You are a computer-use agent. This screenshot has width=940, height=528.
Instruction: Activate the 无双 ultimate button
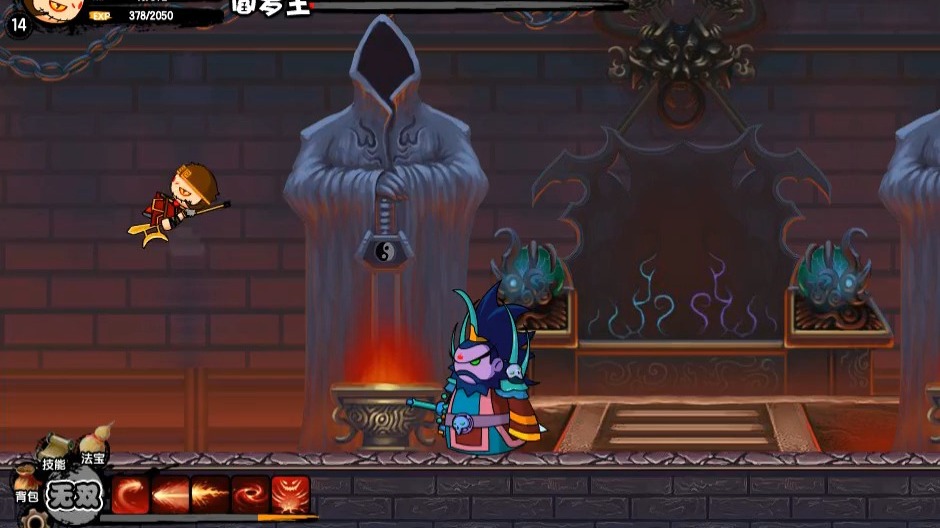pyautogui.click(x=75, y=495)
